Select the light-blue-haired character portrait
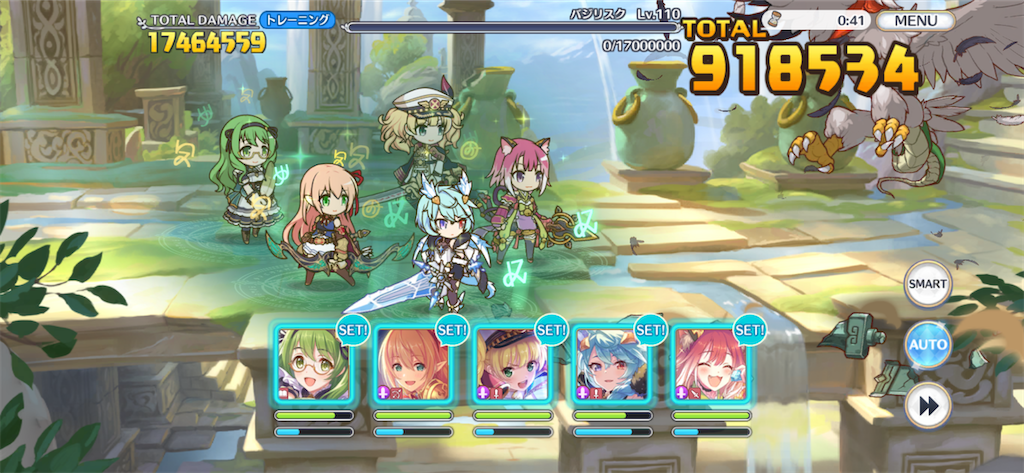The width and height of the screenshot is (1024, 473). pos(611,364)
